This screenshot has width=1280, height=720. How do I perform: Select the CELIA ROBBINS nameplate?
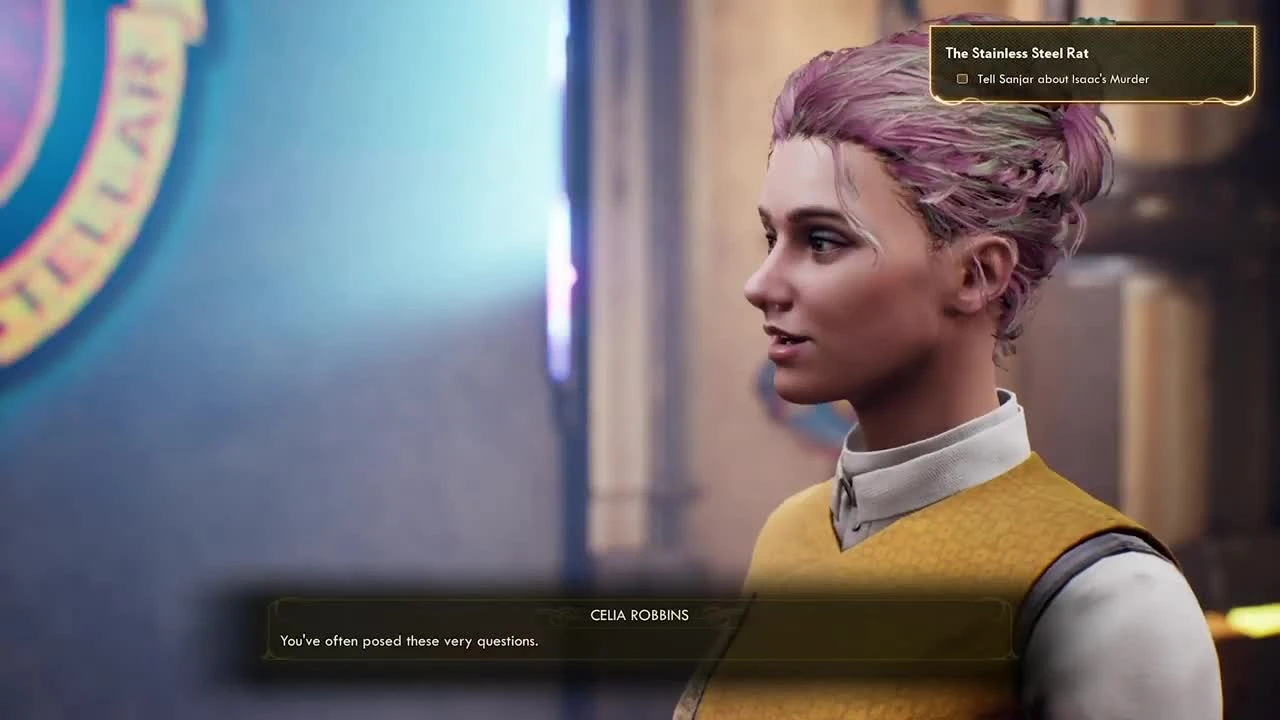639,615
